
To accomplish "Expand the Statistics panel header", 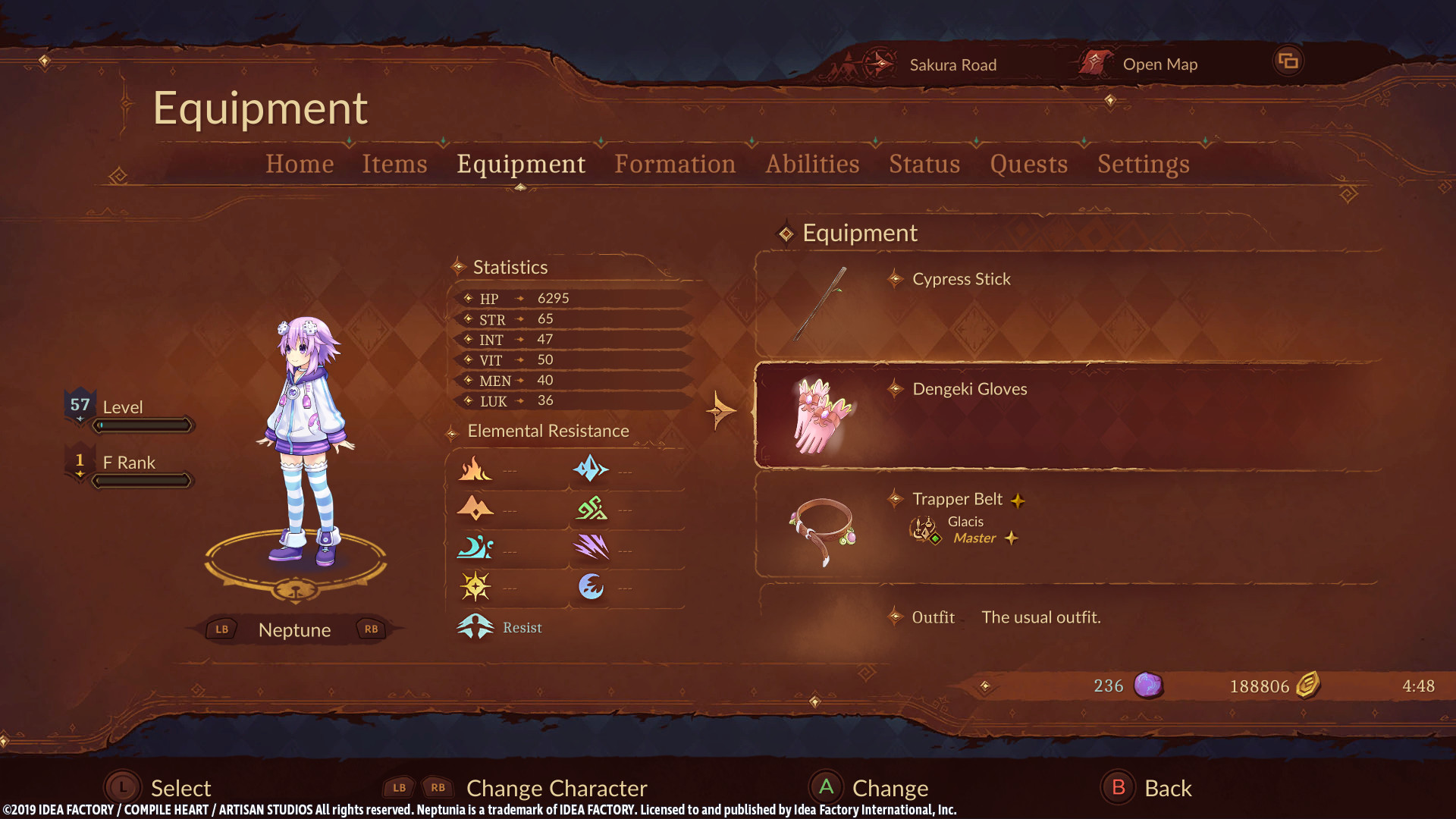I will point(510,267).
